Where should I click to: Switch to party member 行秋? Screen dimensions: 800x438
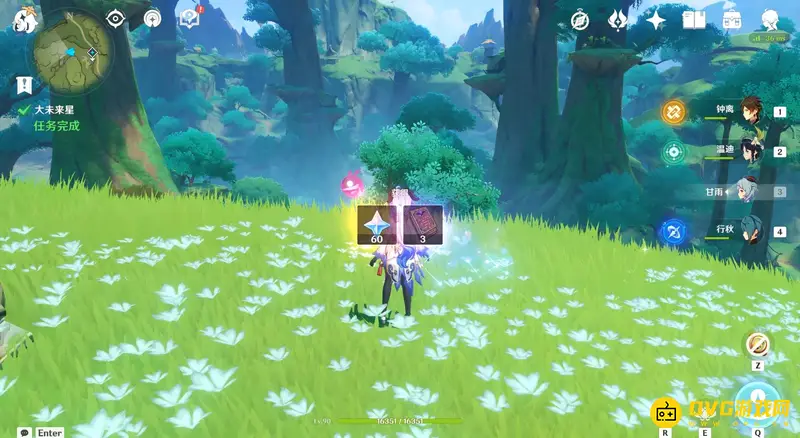tap(751, 231)
